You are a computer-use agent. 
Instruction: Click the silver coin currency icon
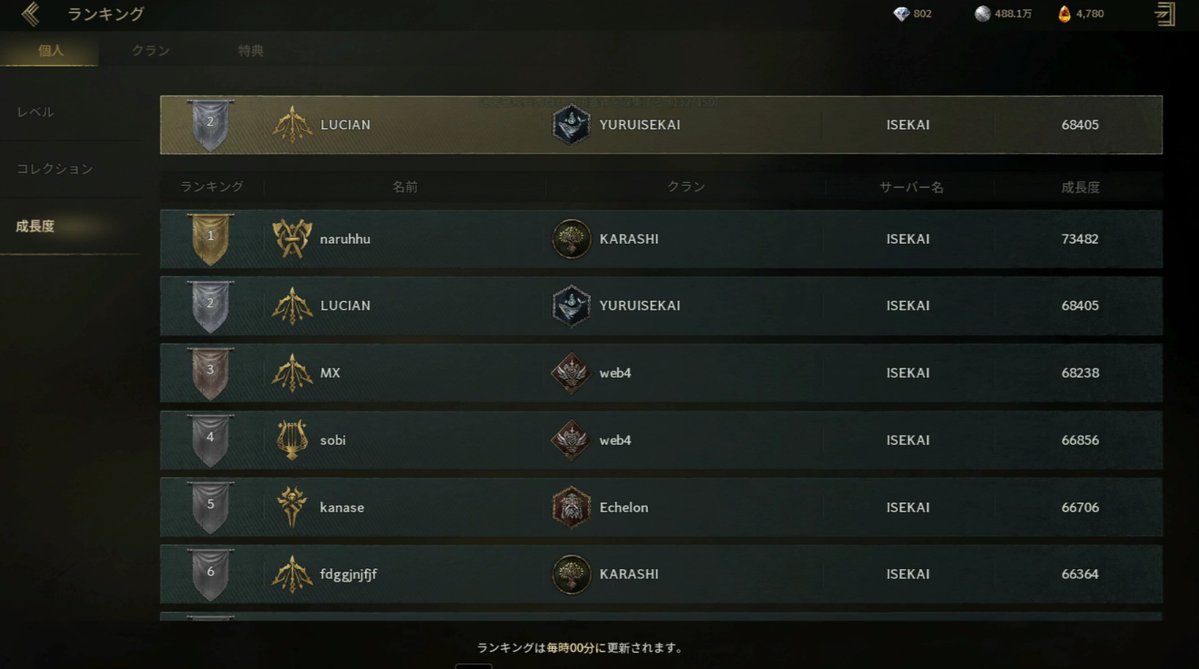pos(983,14)
